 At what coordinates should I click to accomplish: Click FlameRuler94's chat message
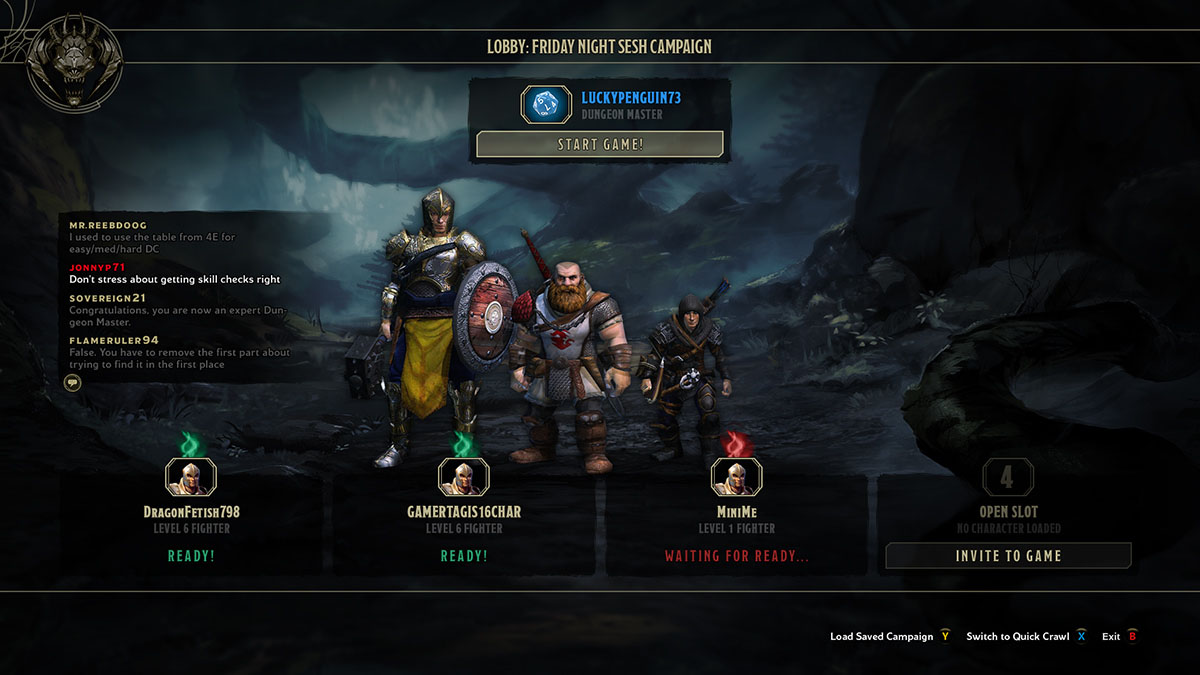pos(180,358)
